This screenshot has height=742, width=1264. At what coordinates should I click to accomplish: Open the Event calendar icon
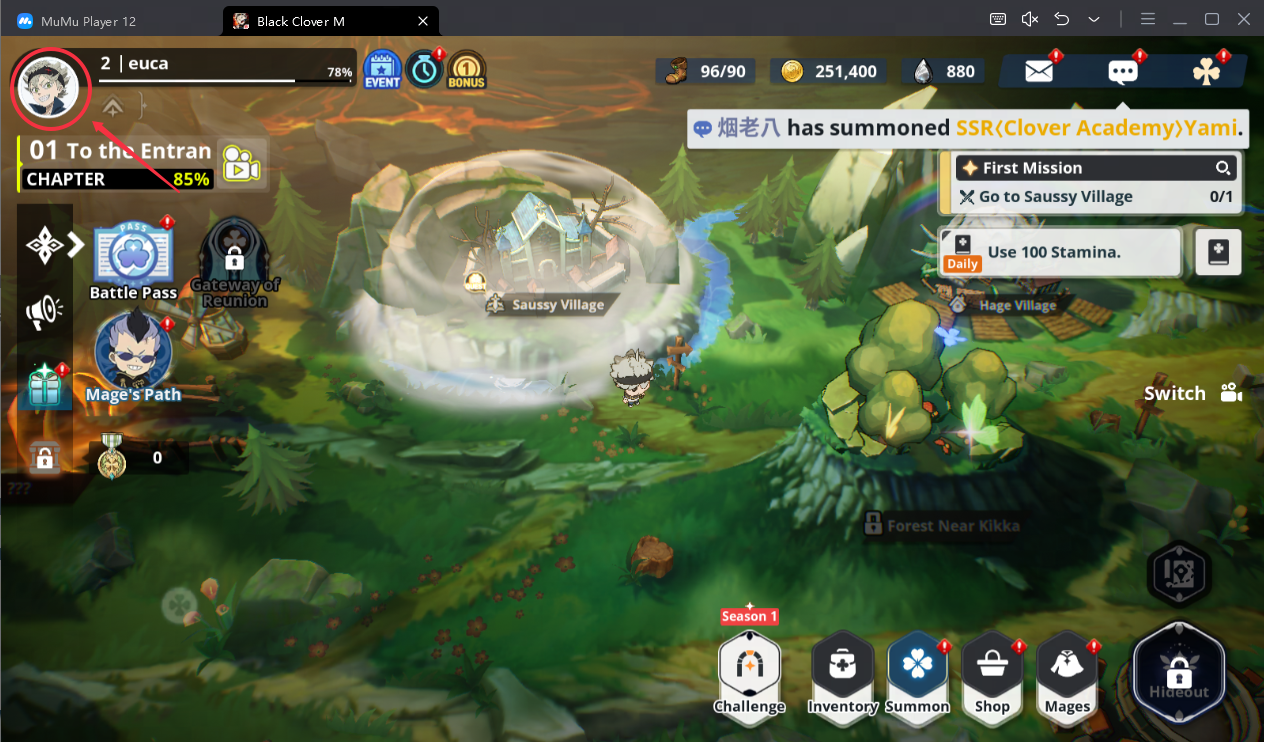pyautogui.click(x=381, y=70)
